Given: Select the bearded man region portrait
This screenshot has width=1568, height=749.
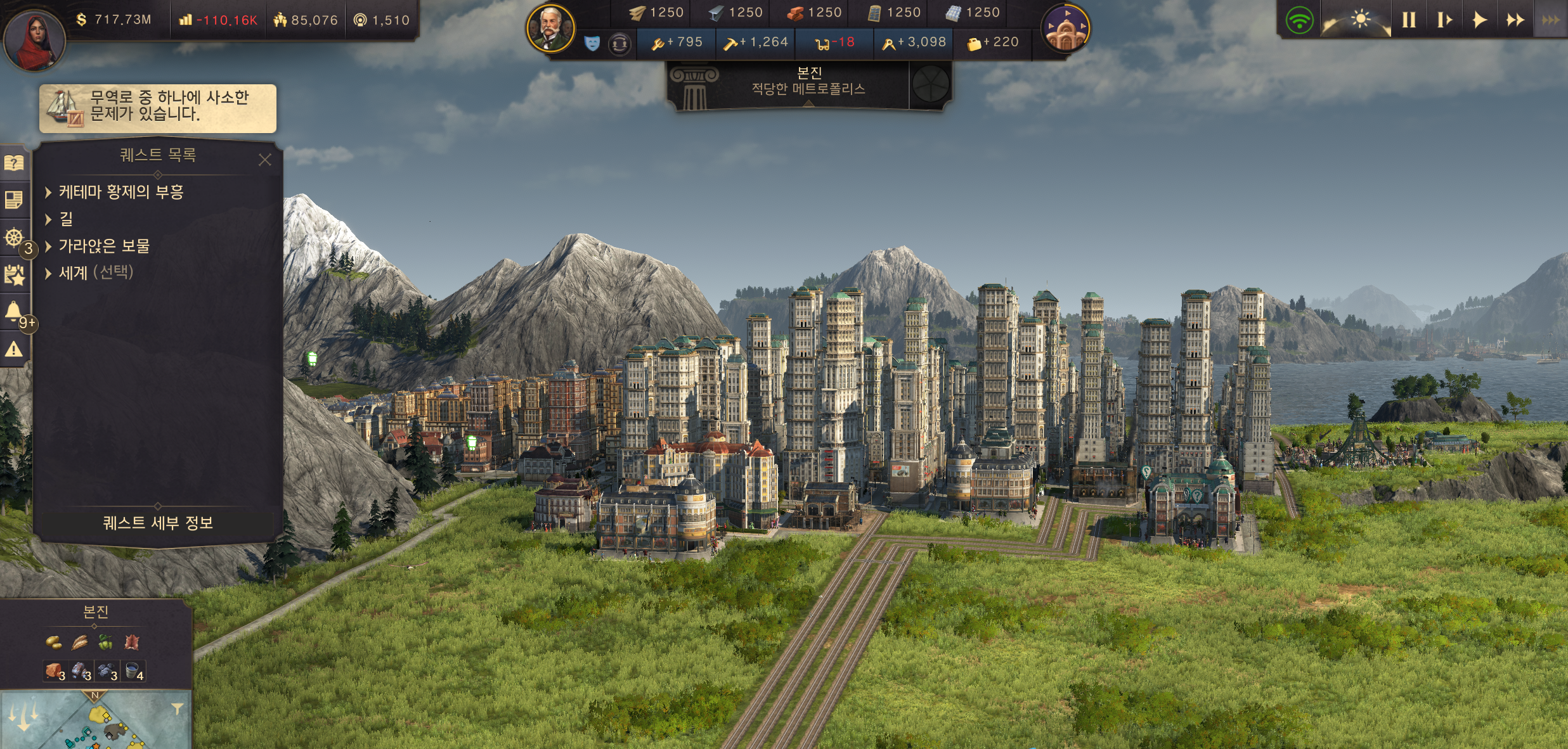Looking at the screenshot, I should pos(550,29).
